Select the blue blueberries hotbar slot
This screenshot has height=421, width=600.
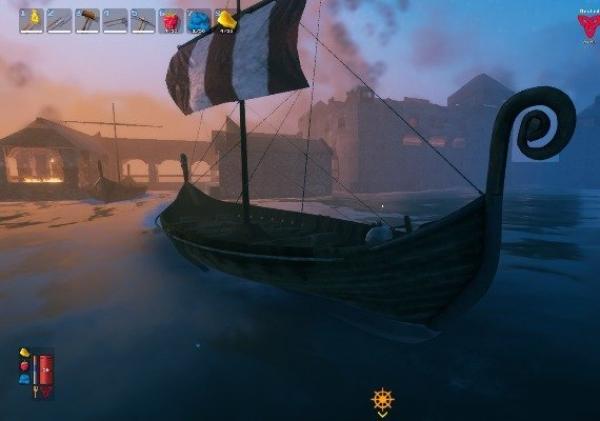(x=199, y=20)
